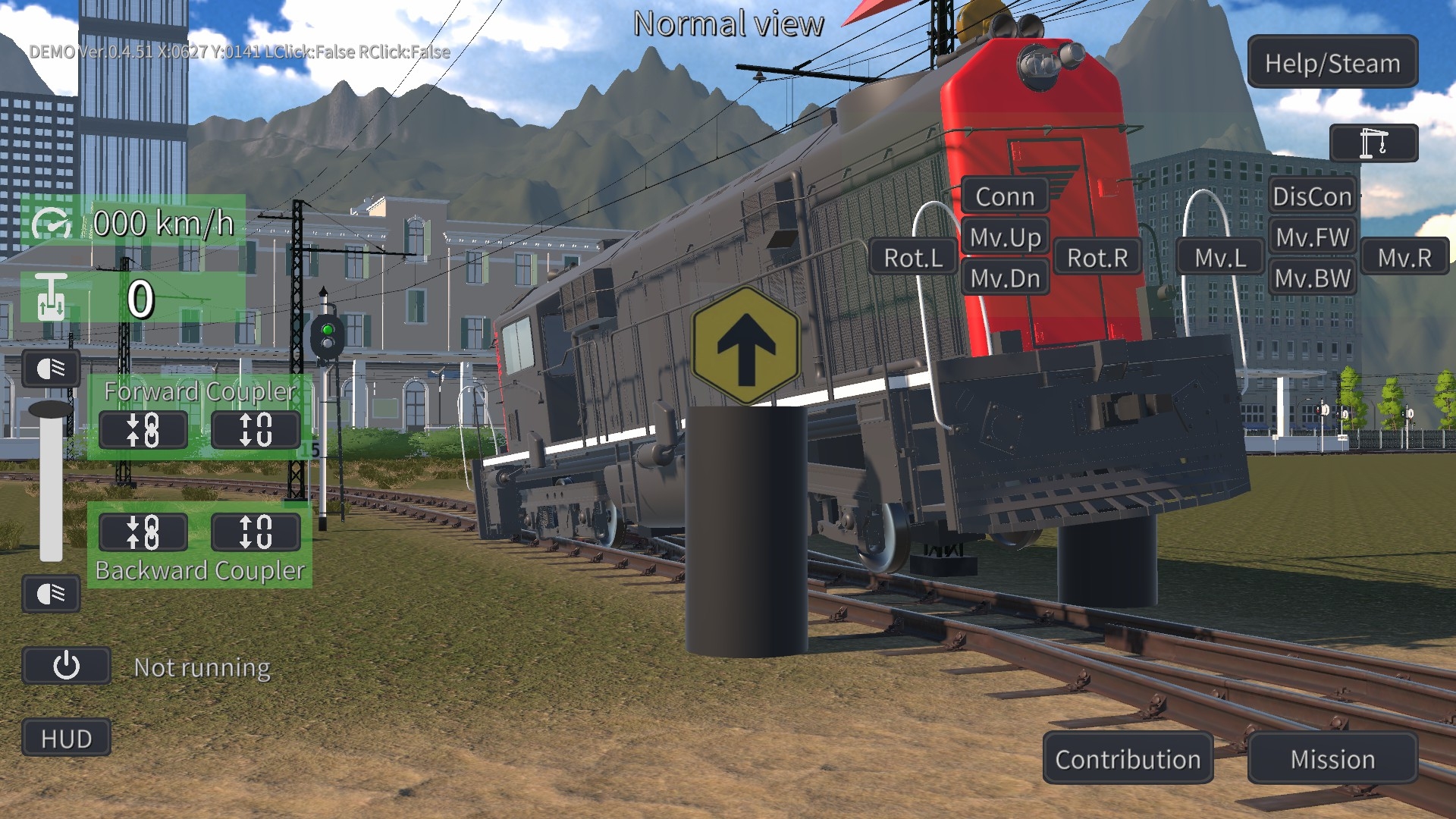Open the Mission menu
Screen dimensions: 1456x819
click(x=1332, y=759)
